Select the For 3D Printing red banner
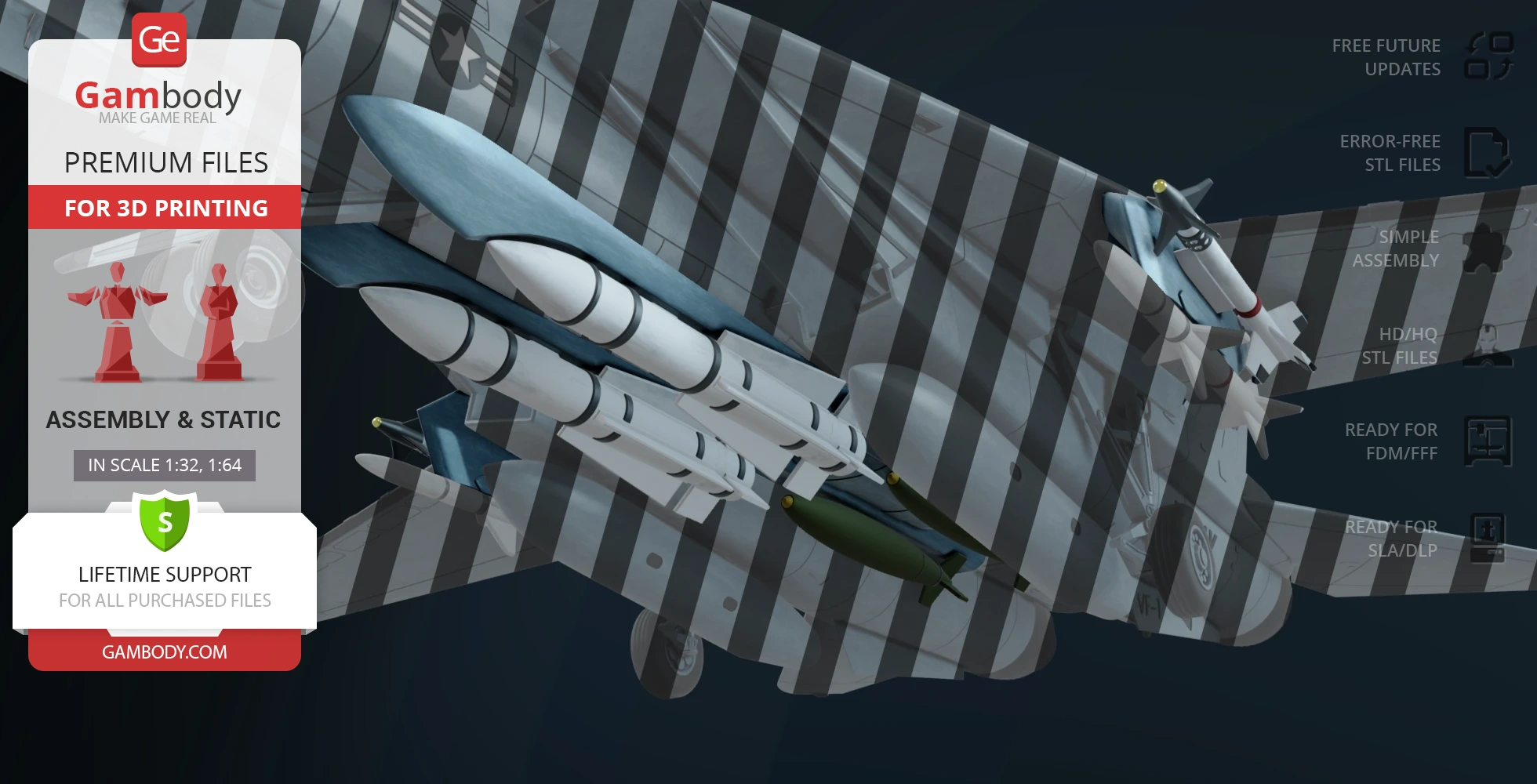1537x784 pixels. click(165, 208)
